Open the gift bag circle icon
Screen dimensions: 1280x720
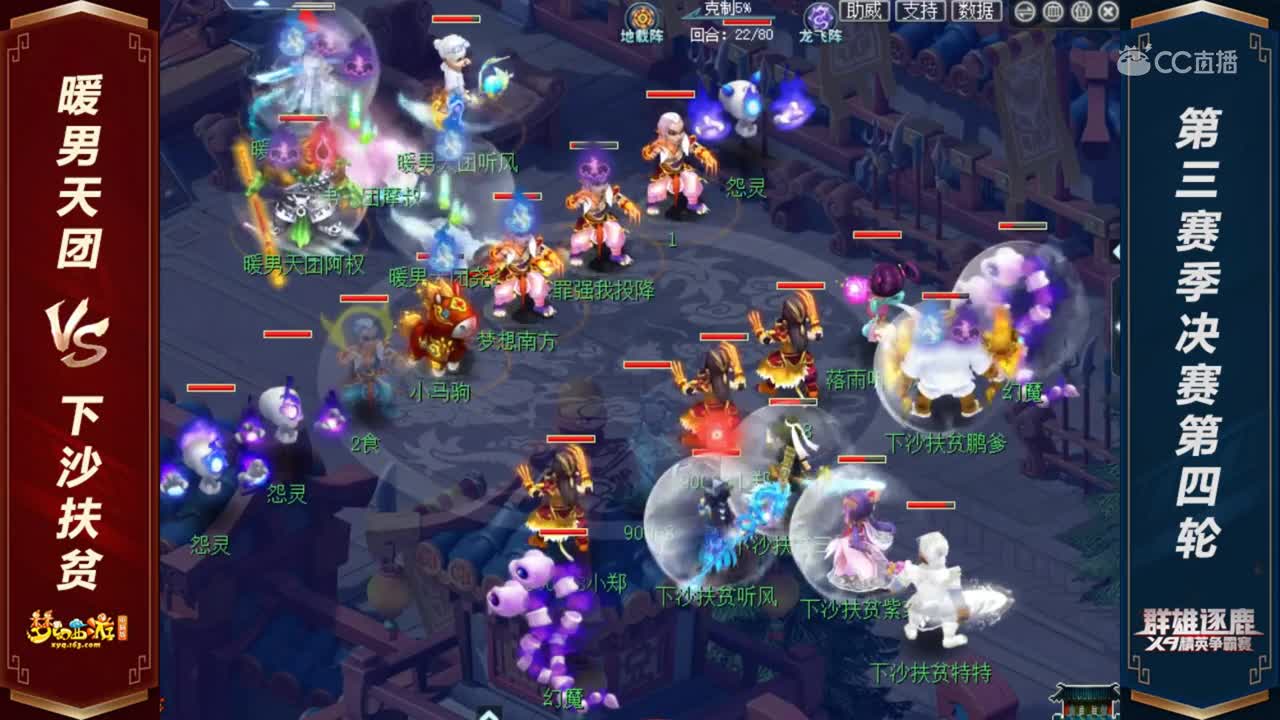tap(1081, 12)
